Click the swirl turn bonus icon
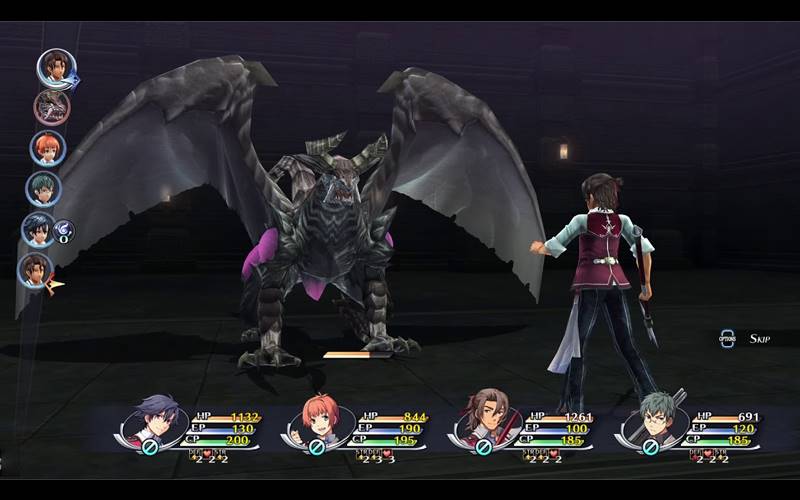Viewport: 800px width, 500px height. 64,231
